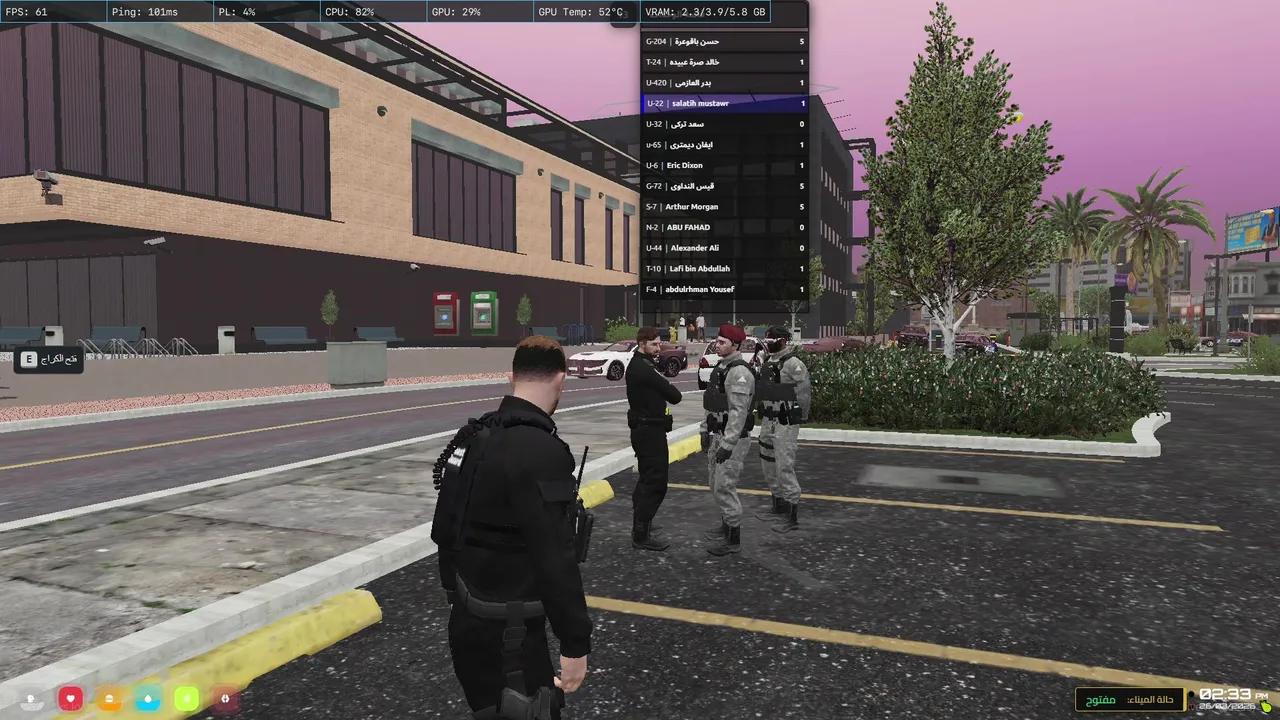The height and width of the screenshot is (720, 1280).
Task: Select the highlighted U-22 salatih mustawr entry
Action: (723, 103)
